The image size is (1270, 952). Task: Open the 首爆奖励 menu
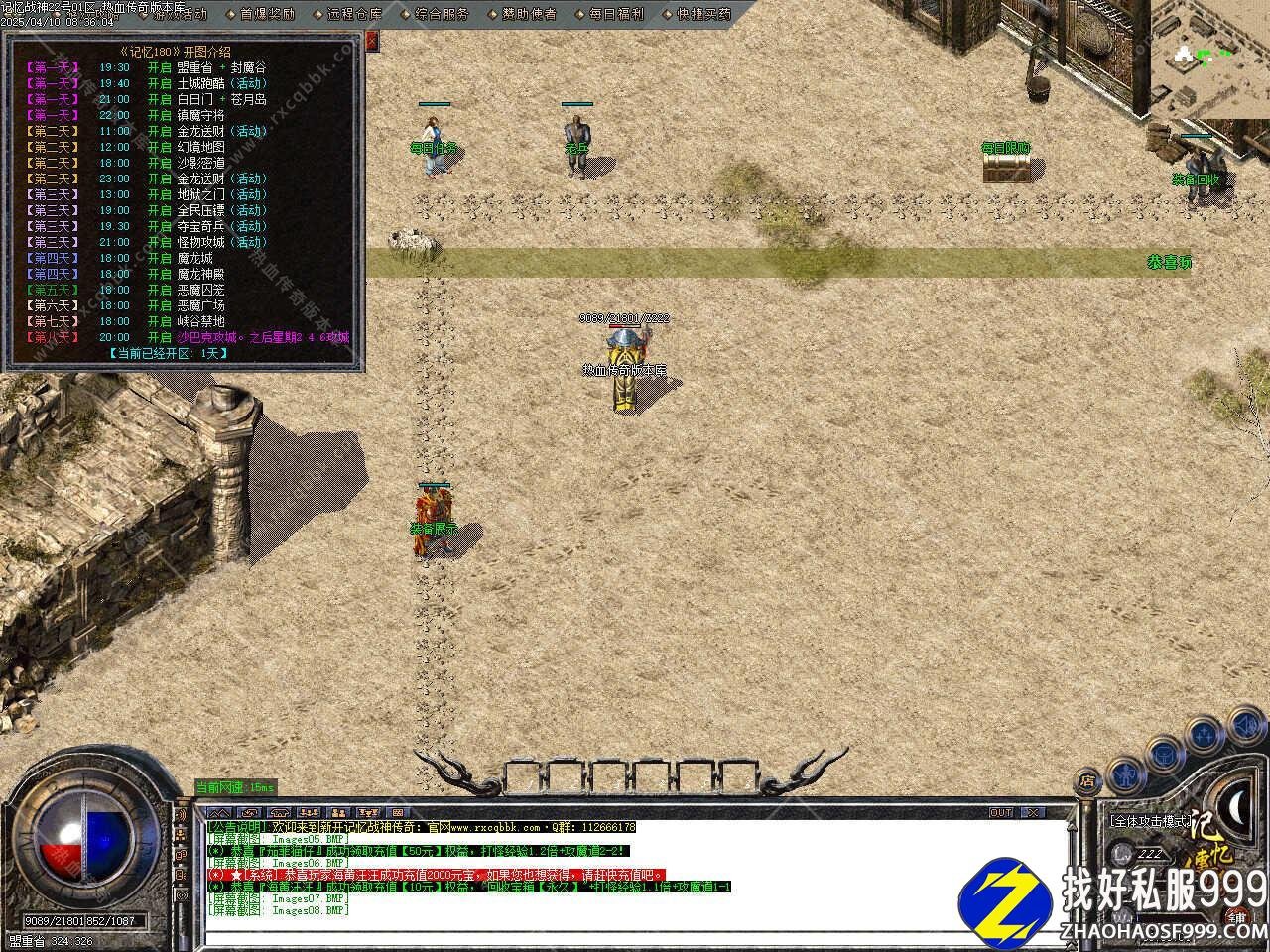pyautogui.click(x=267, y=14)
